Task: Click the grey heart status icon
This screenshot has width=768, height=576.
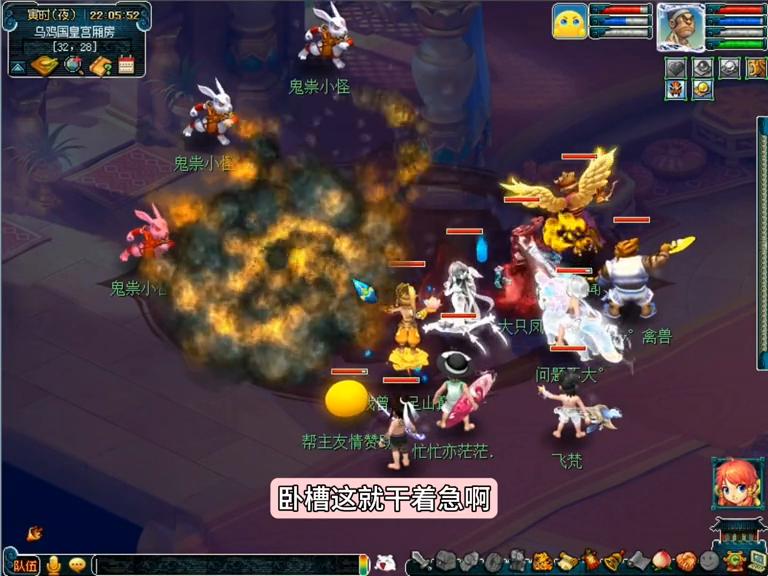Action: tap(677, 68)
